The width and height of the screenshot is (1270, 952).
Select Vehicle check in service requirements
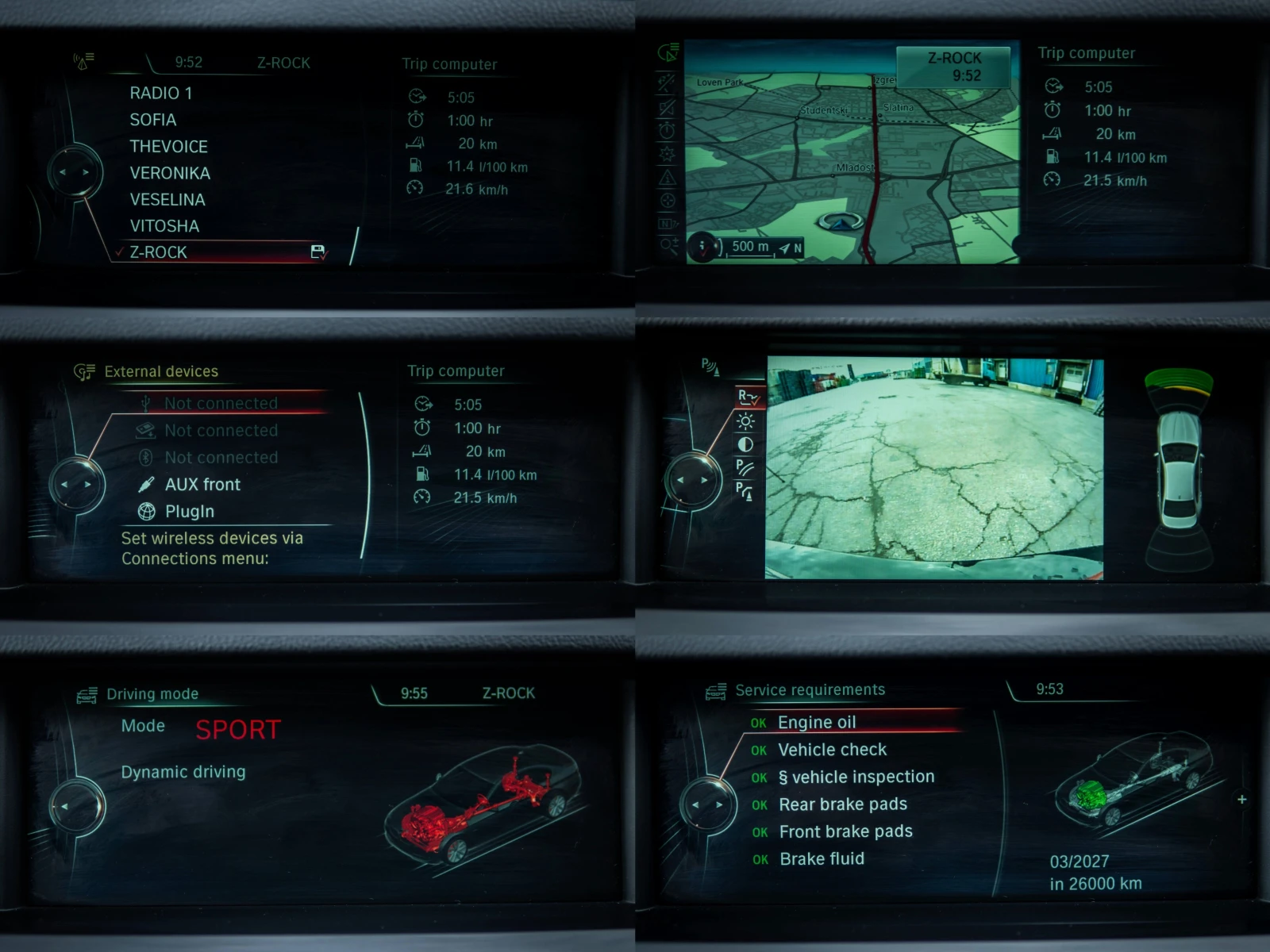[832, 750]
